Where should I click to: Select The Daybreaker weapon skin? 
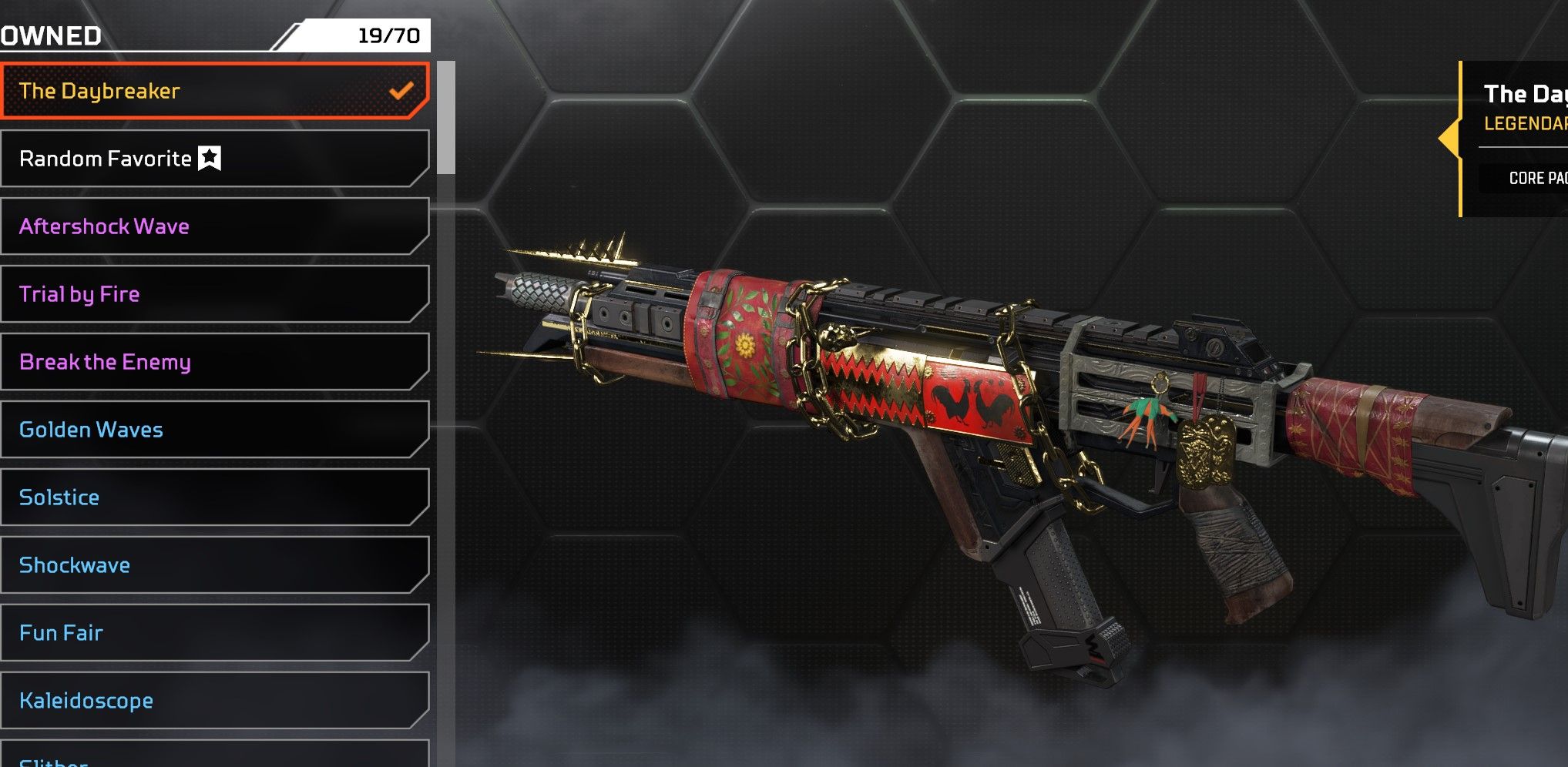pos(214,91)
